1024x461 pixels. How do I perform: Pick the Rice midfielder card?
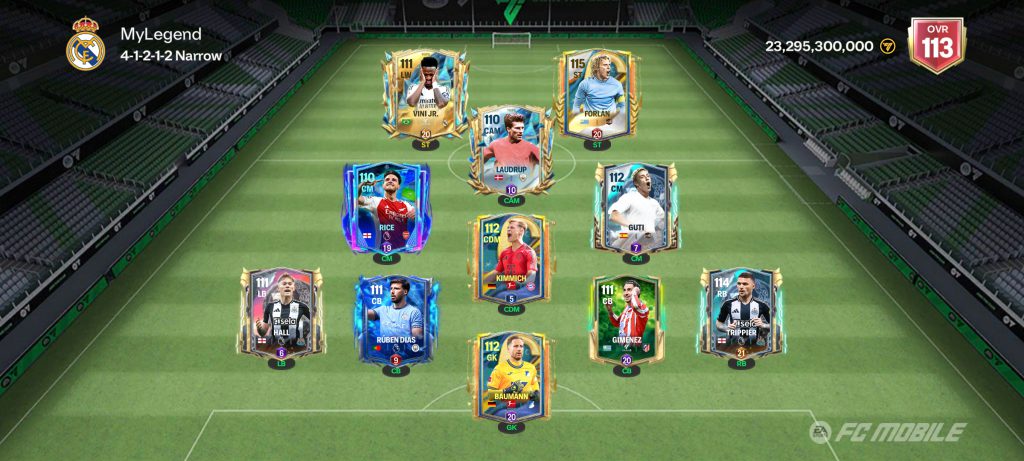coord(385,208)
